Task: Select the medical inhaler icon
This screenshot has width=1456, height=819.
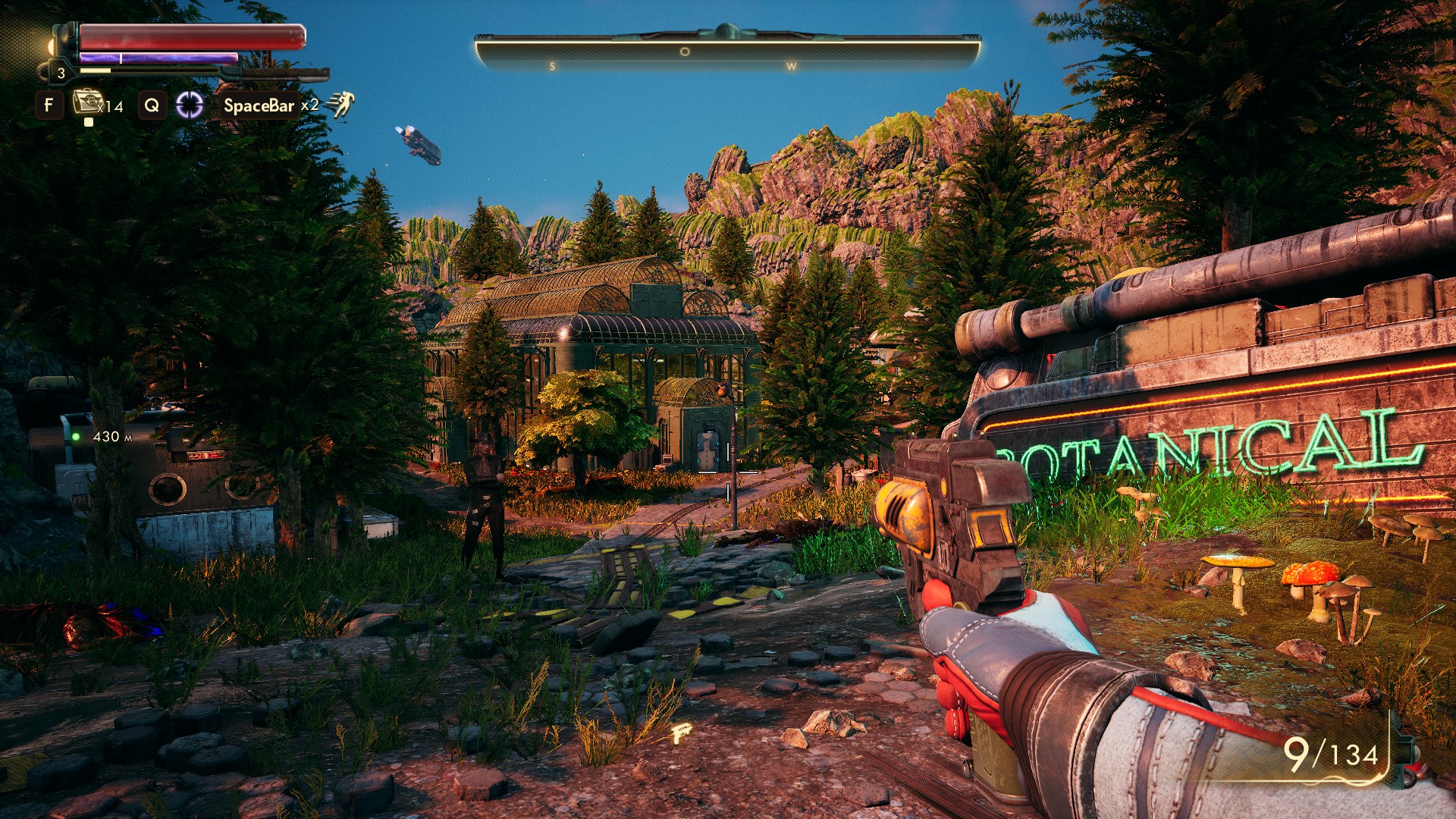Action: click(88, 102)
